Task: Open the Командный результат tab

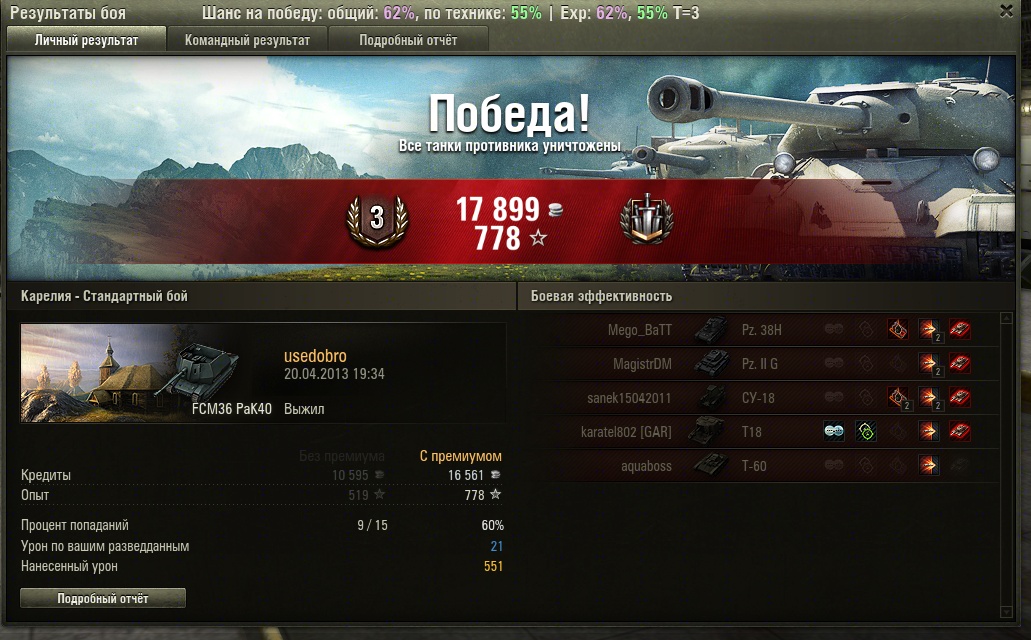Action: 247,40
